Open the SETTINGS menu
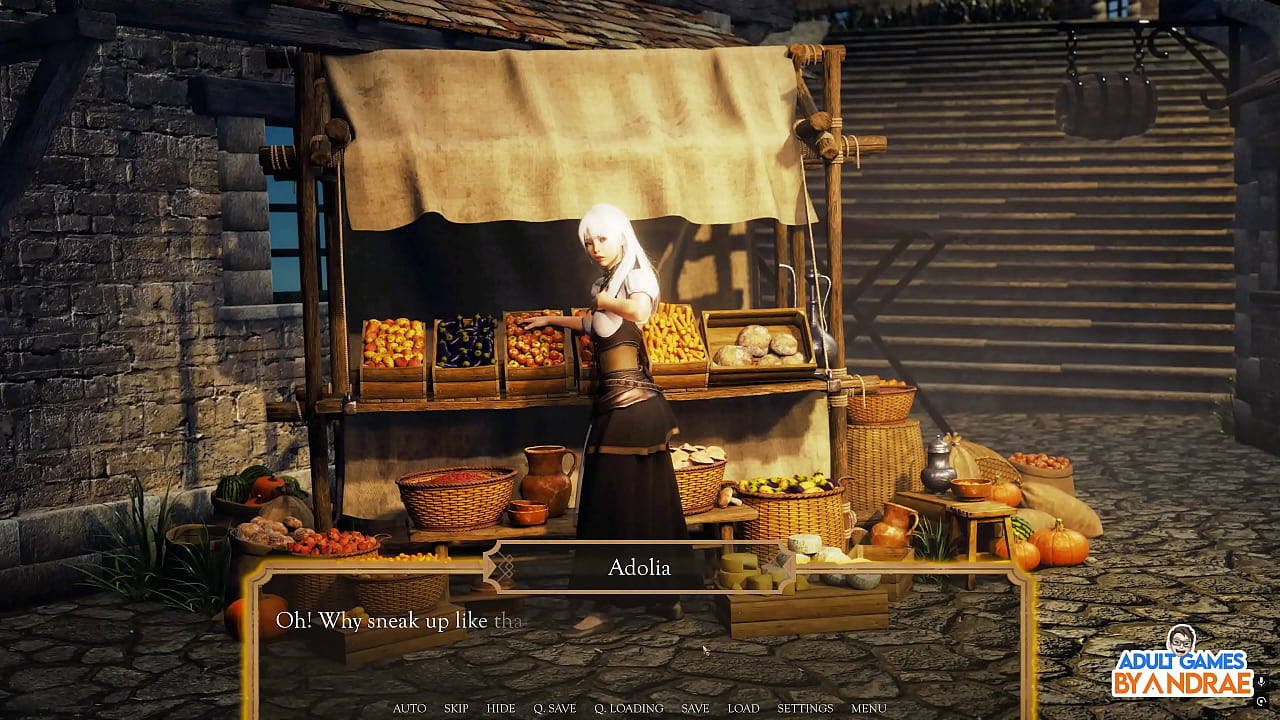Viewport: 1280px width, 720px height. (x=805, y=708)
